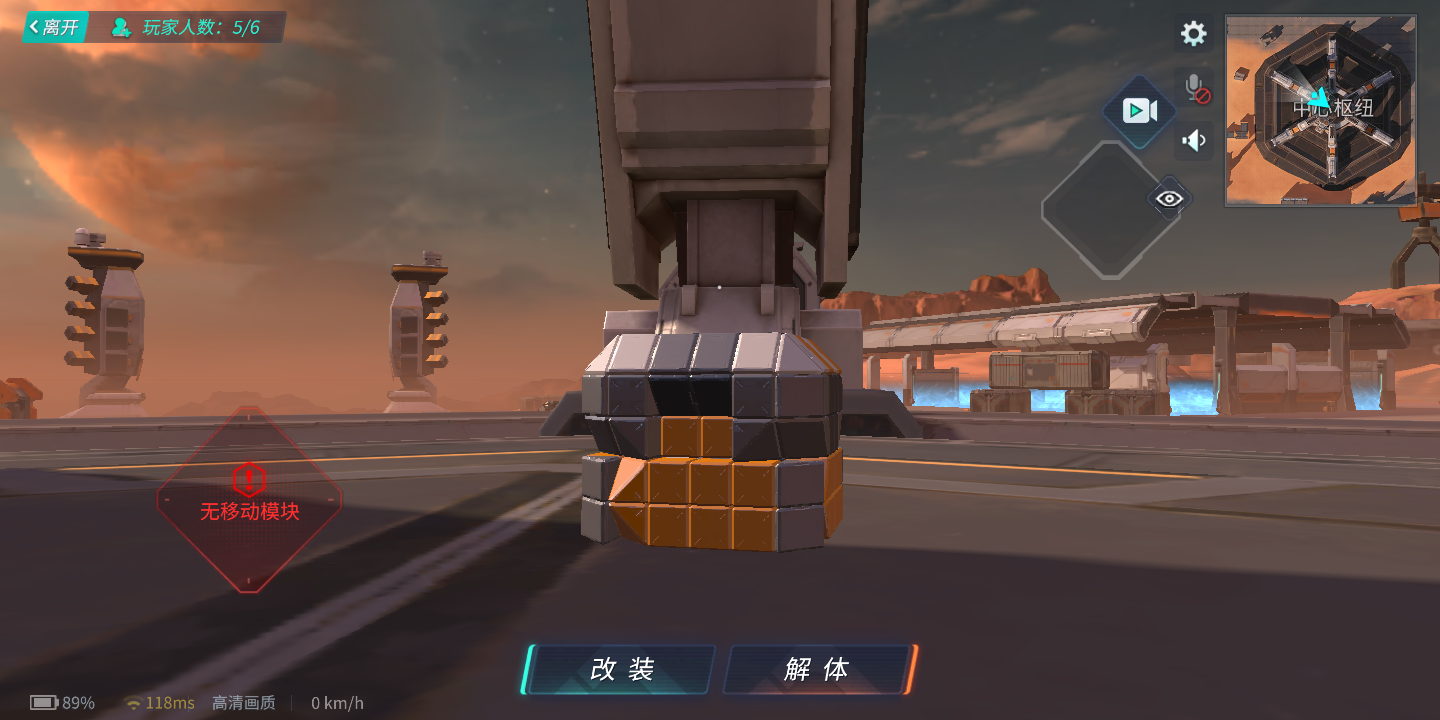Hide the HUD using the eye icon
The height and width of the screenshot is (720, 1440).
(1168, 198)
